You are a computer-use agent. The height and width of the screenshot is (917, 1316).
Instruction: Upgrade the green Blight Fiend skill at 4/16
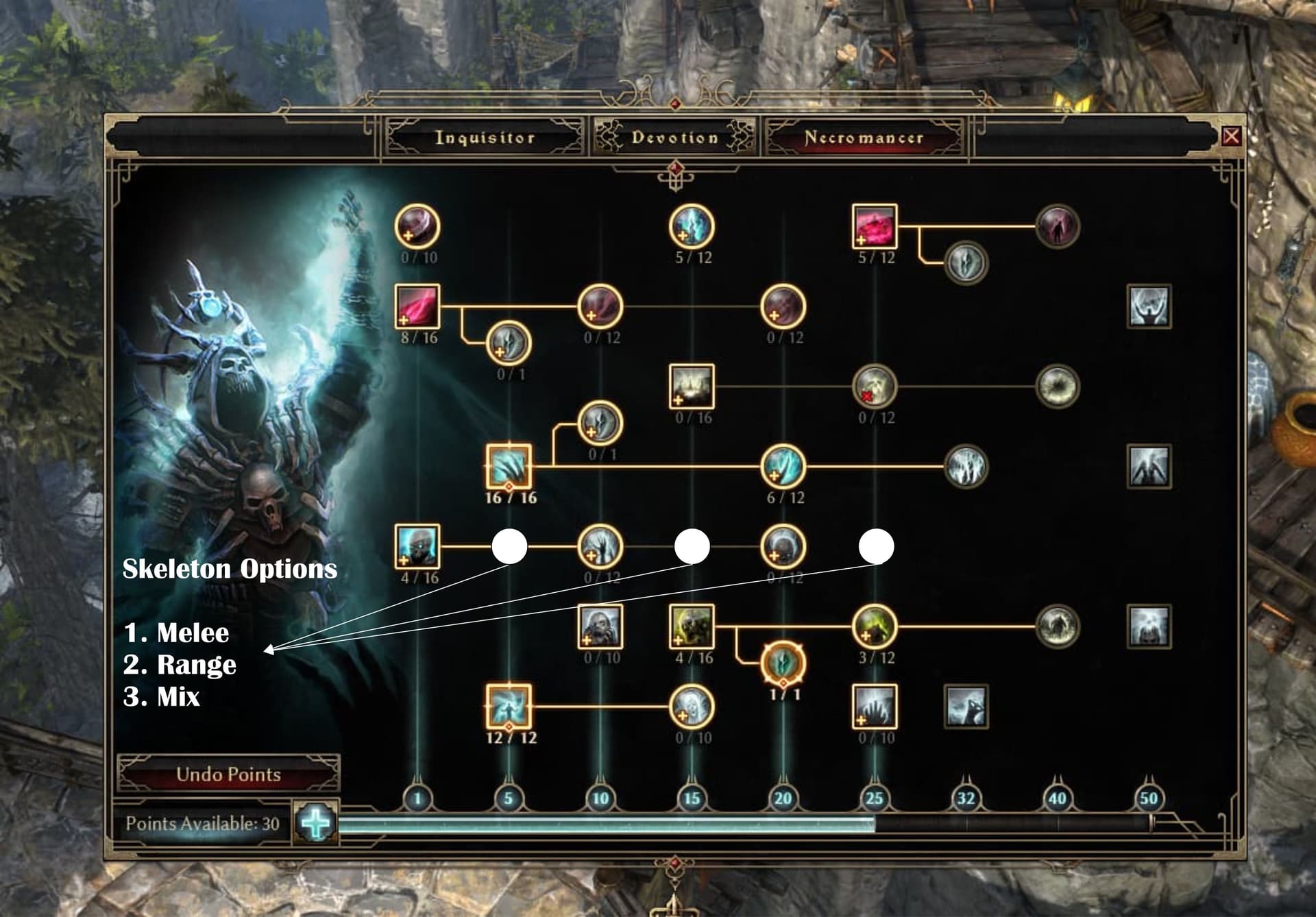tap(692, 626)
